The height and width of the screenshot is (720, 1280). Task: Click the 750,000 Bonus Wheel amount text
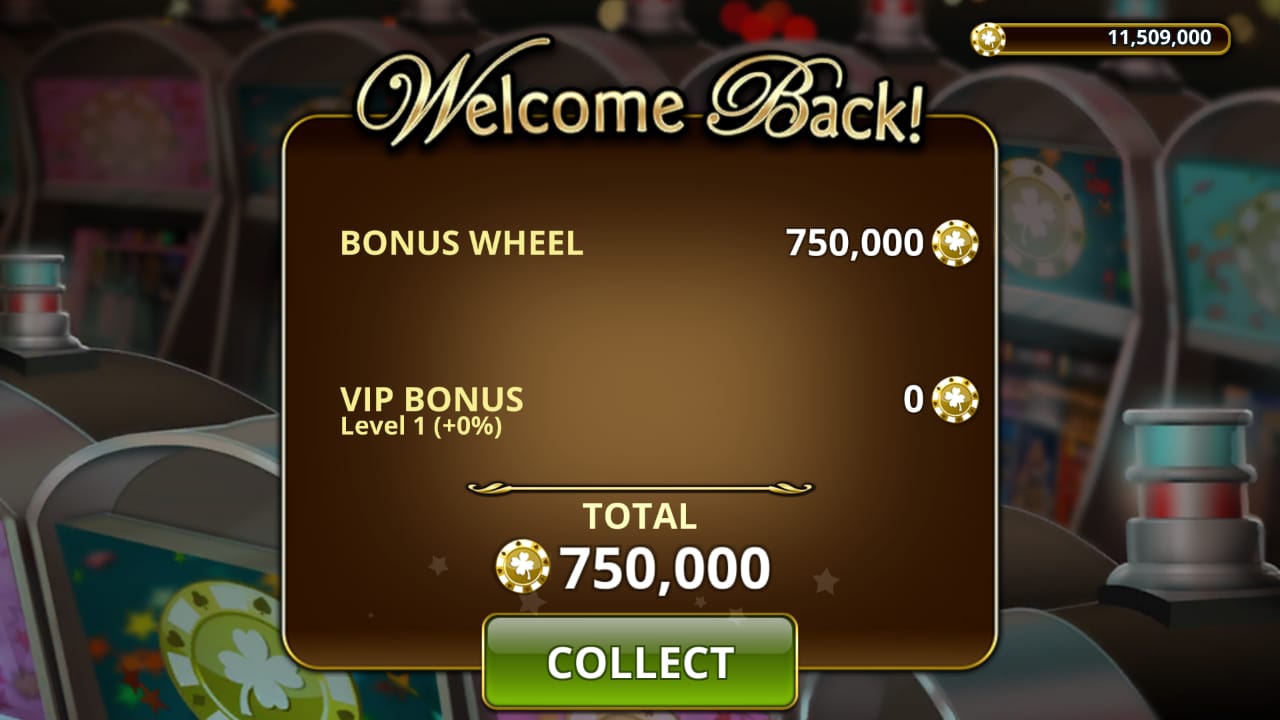pyautogui.click(x=855, y=243)
